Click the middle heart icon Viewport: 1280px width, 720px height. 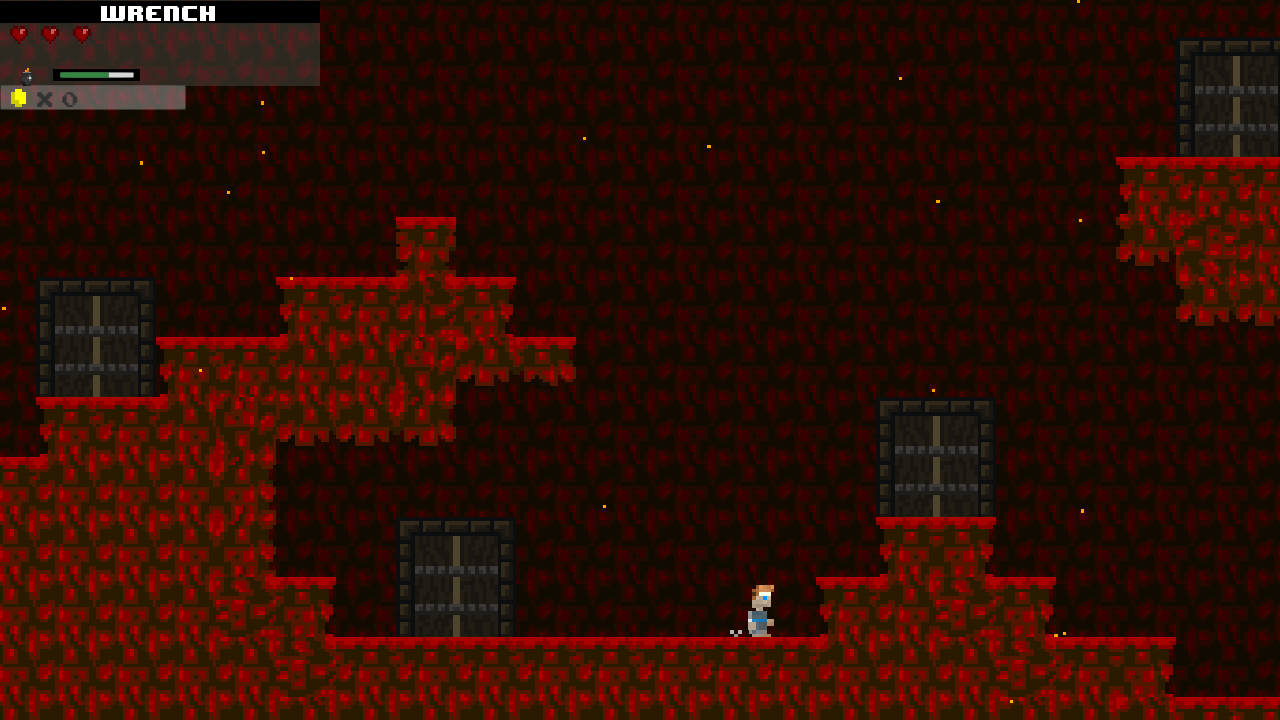pos(50,33)
